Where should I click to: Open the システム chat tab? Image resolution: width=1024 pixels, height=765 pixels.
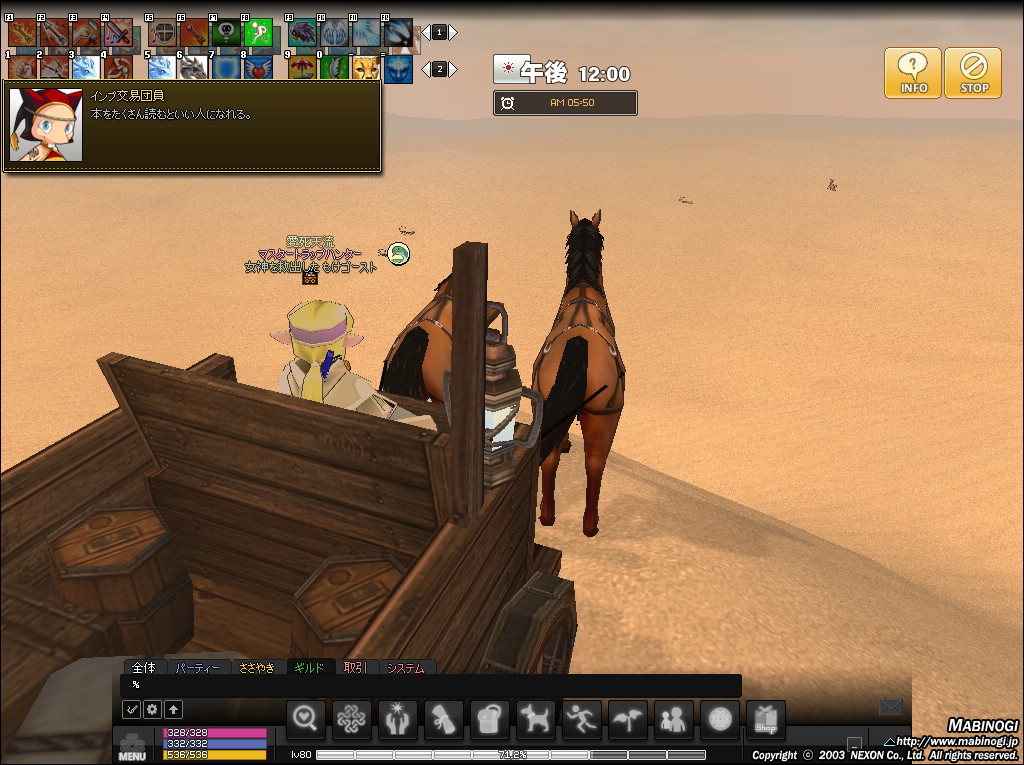[405, 667]
